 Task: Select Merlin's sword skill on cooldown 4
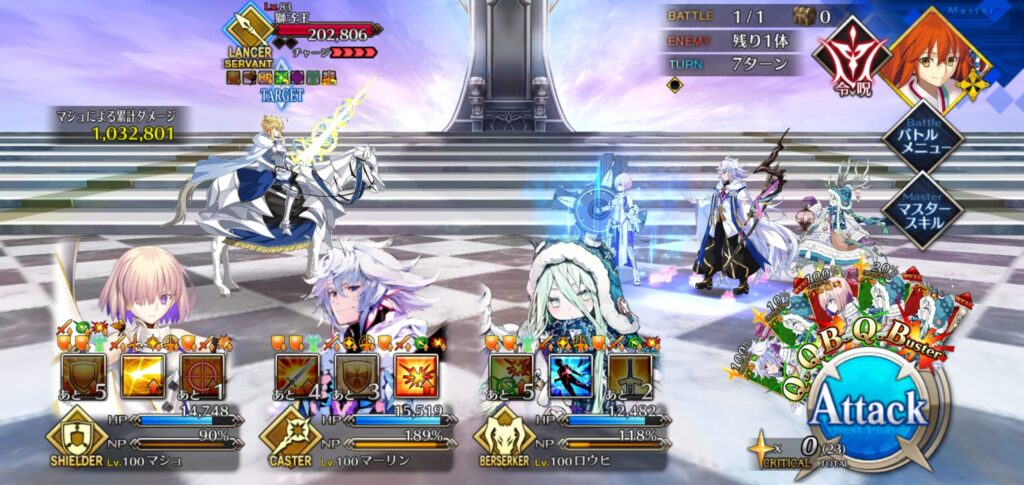click(x=297, y=376)
